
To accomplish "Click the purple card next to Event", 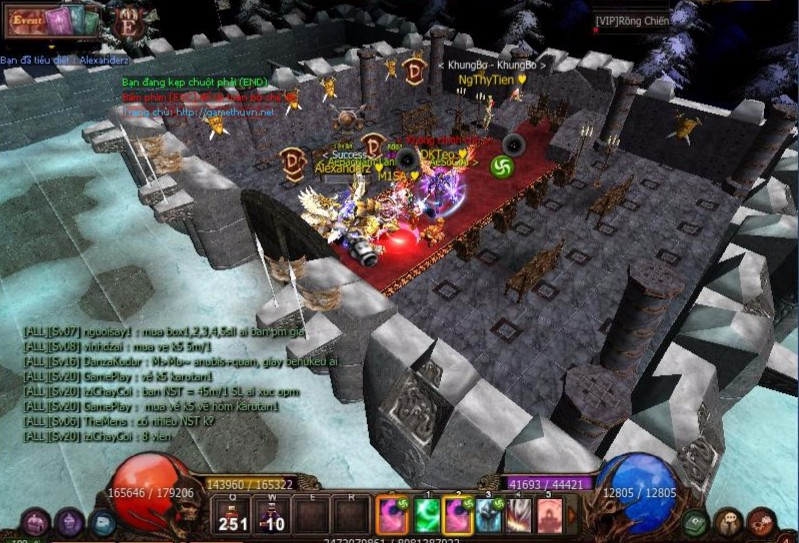I will click(59, 20).
